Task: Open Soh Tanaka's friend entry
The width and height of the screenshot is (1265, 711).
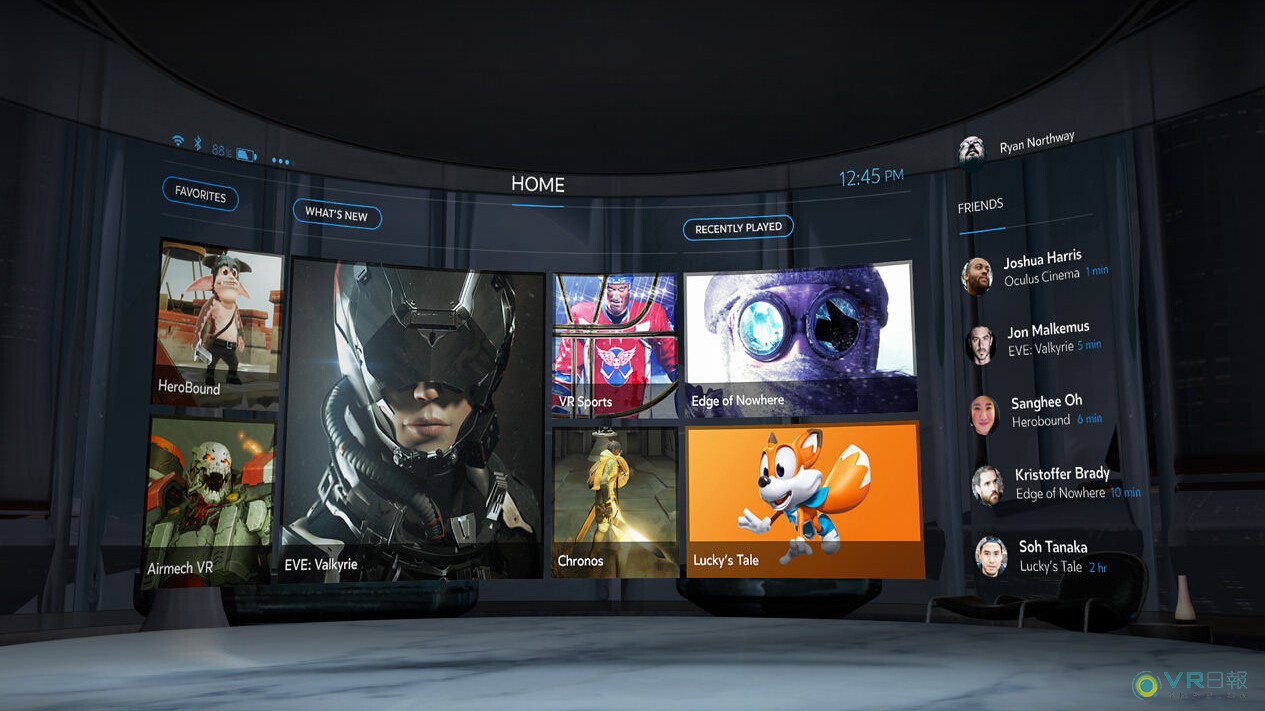Action: click(x=1050, y=556)
